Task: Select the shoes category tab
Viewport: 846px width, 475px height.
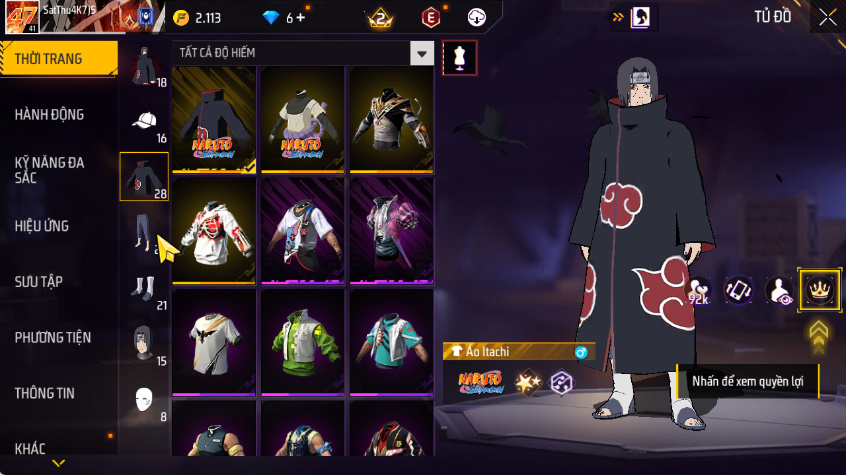Action: tap(144, 289)
